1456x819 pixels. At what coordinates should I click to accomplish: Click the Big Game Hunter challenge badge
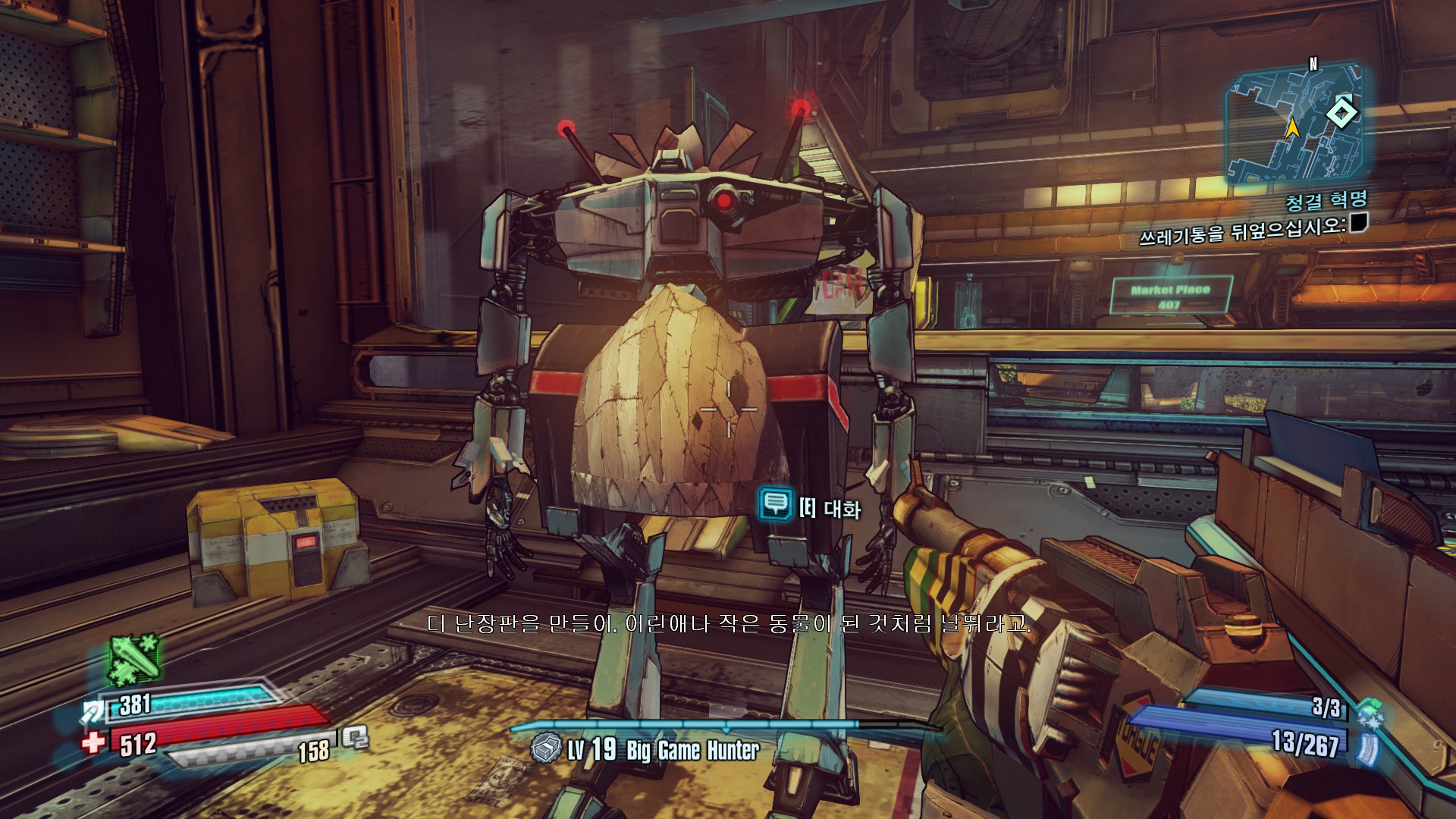coord(545,749)
